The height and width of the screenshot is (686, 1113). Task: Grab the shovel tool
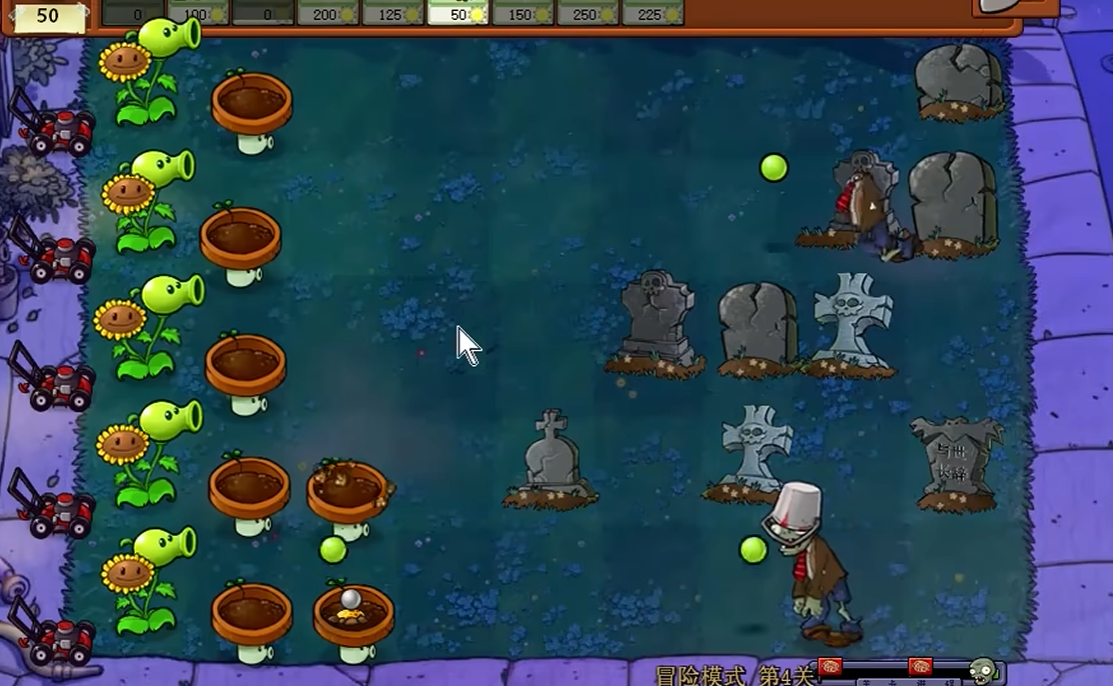point(1003,8)
